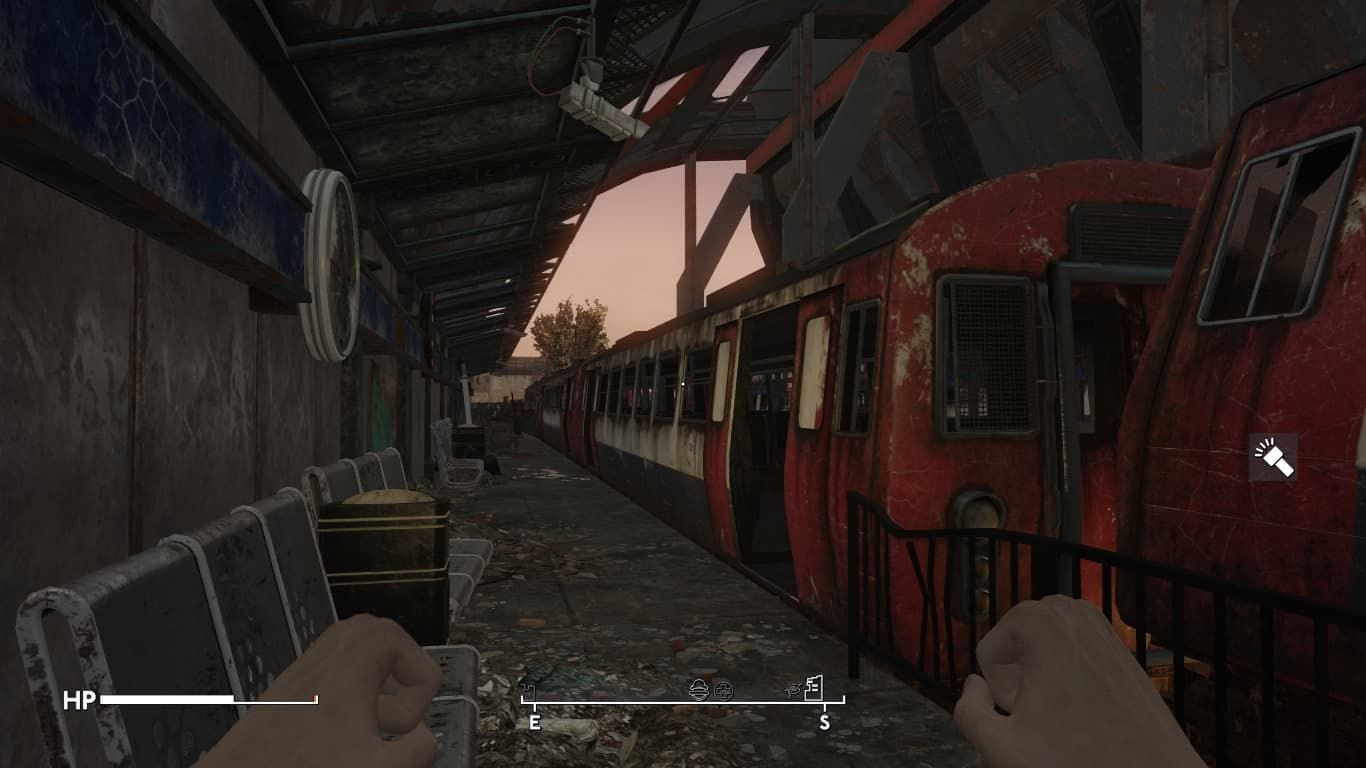
Task: Click the medical cross compass marker
Action: [x=724, y=691]
